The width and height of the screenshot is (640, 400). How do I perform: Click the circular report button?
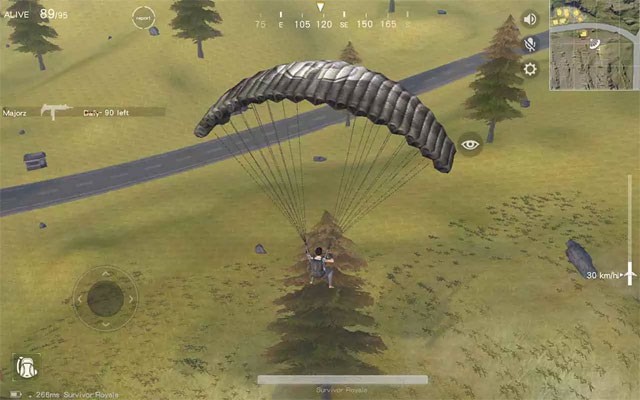[x=143, y=17]
